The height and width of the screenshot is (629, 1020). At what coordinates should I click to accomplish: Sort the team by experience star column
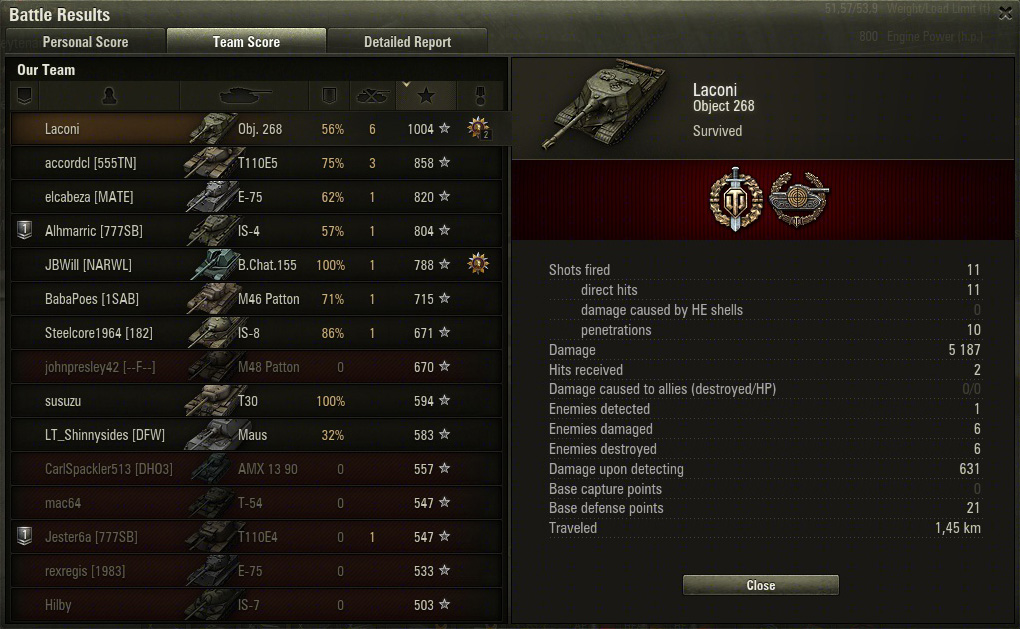coord(426,96)
